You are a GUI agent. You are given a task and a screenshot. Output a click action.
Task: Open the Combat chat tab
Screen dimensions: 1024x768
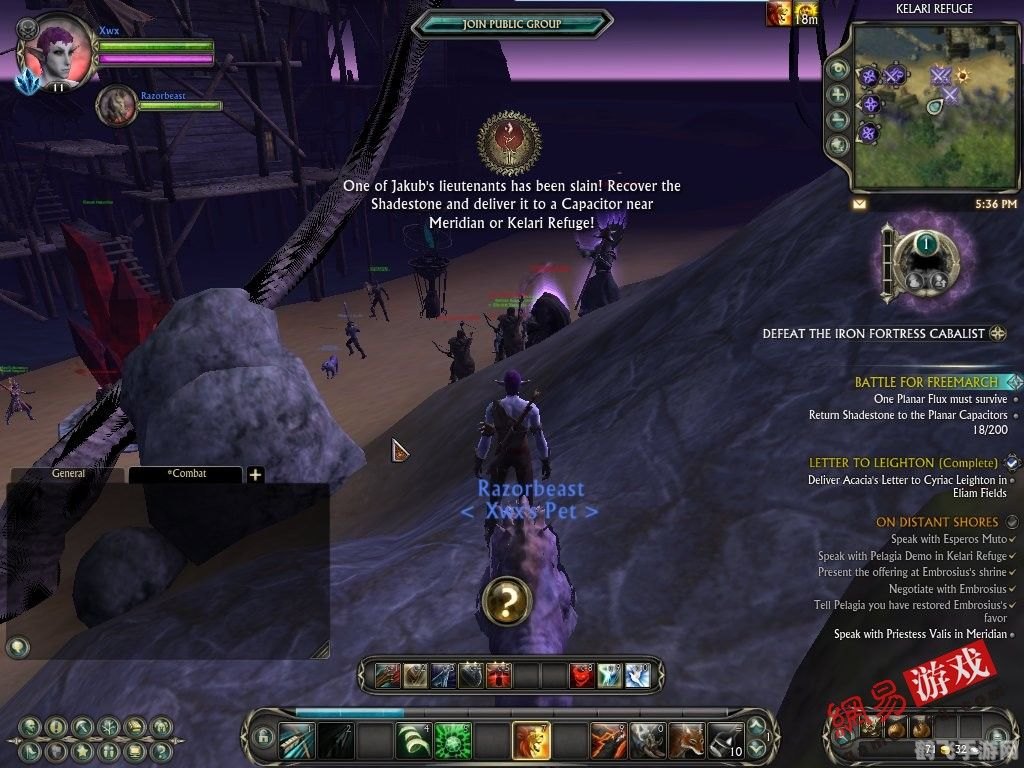click(187, 474)
